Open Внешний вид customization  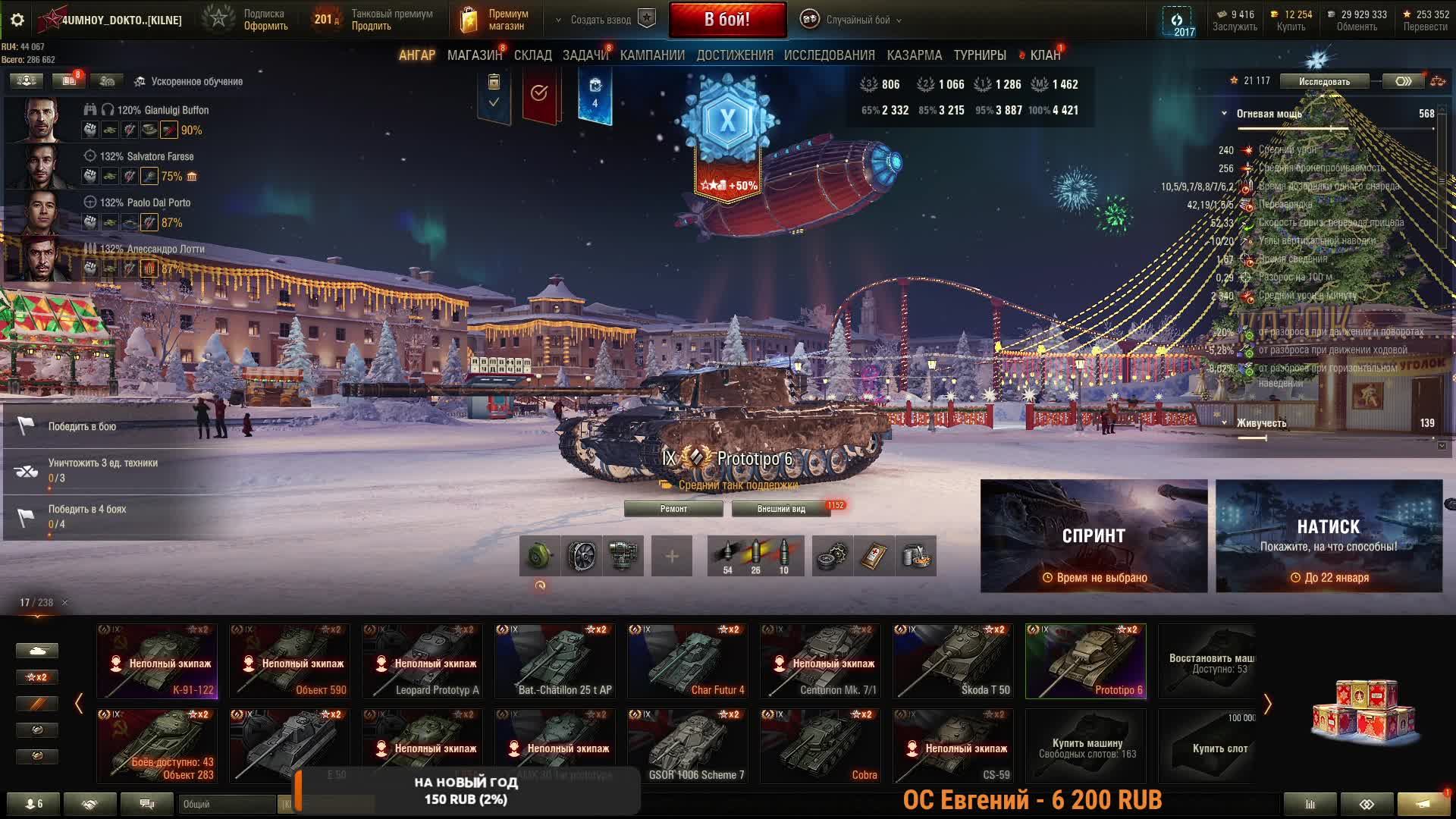point(781,509)
